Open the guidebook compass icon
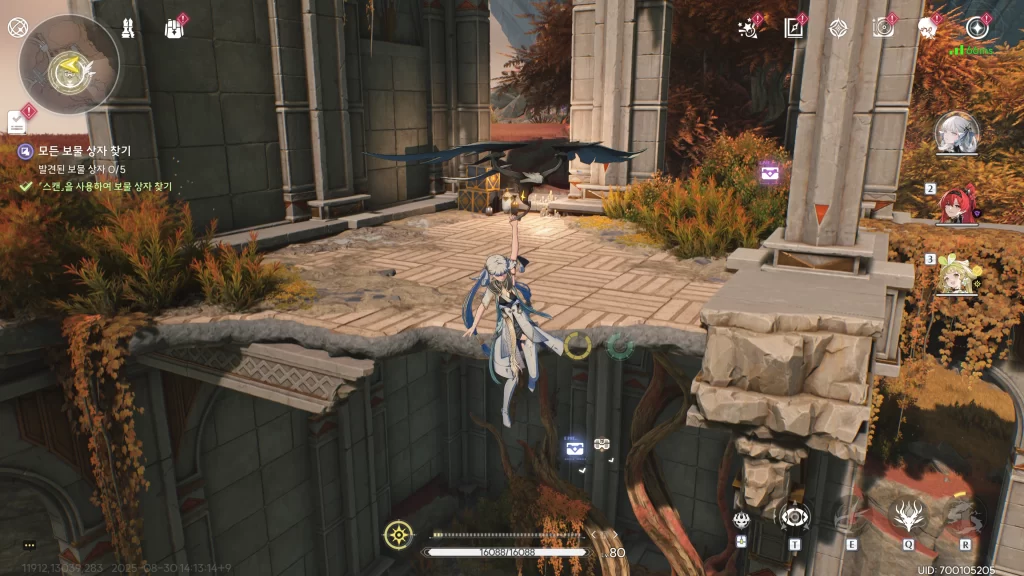This screenshot has width=1024, height=576. tap(794, 28)
